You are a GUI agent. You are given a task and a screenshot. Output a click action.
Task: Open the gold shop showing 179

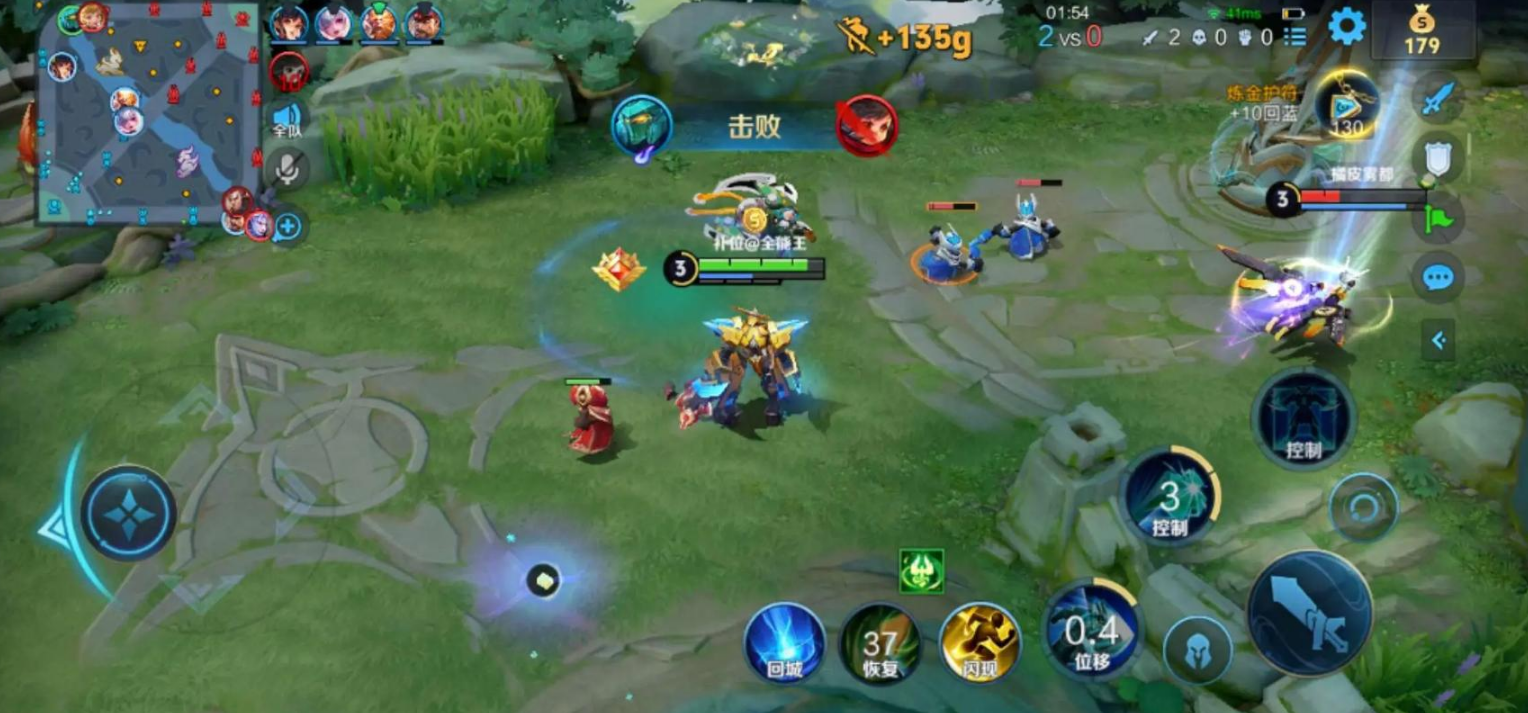click(1421, 30)
